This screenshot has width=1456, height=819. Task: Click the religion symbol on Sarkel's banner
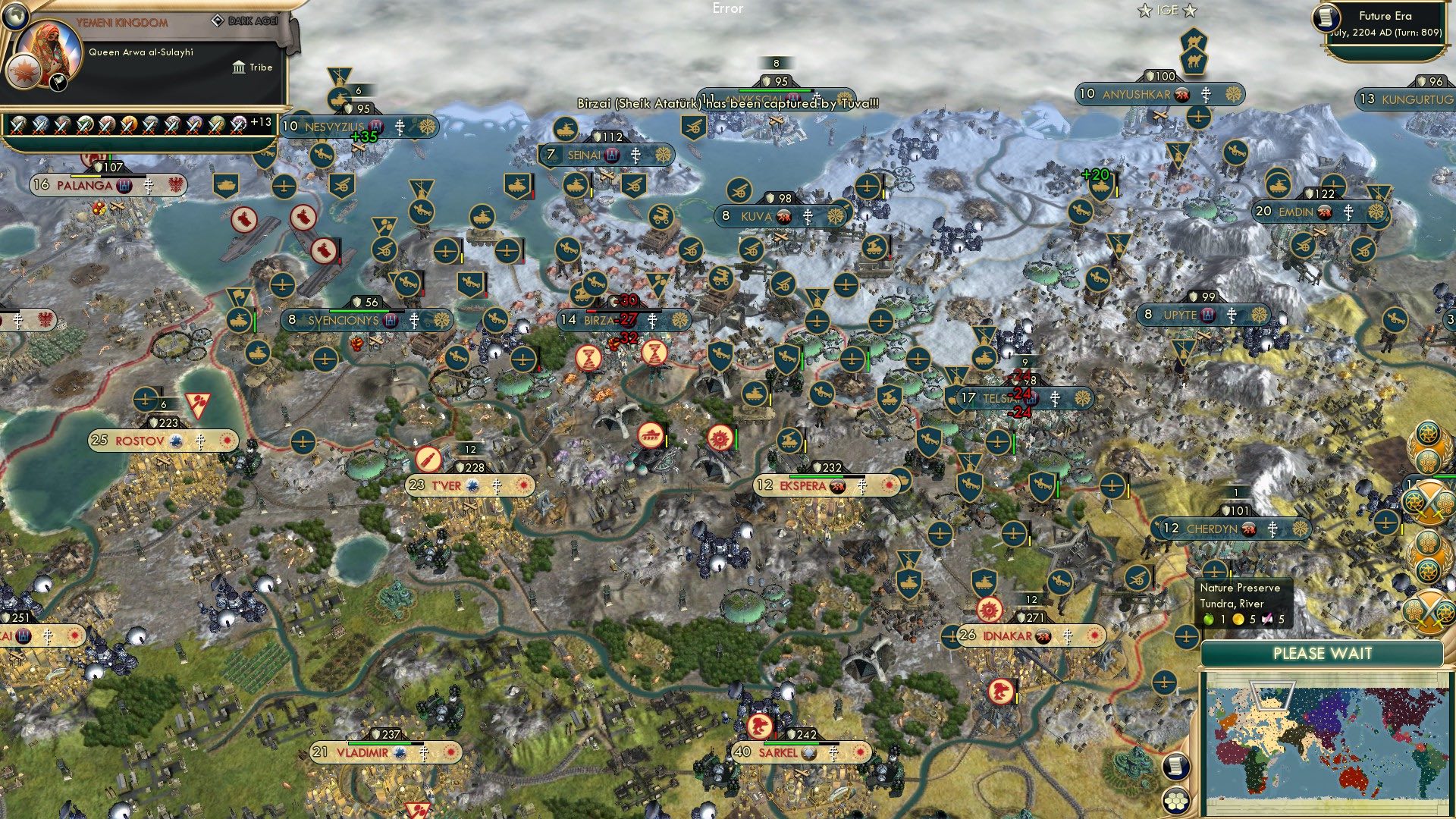click(833, 753)
